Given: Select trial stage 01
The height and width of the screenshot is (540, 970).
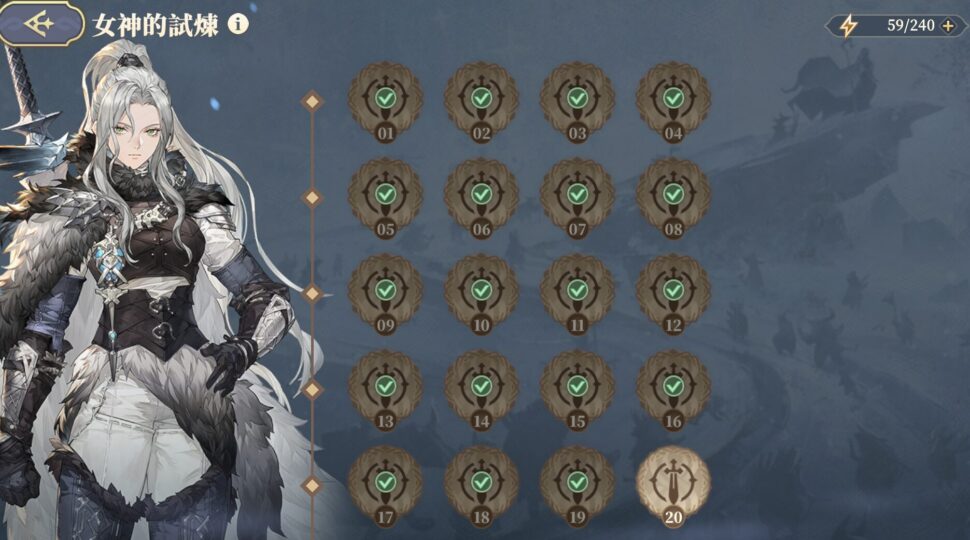Looking at the screenshot, I should pos(385,100).
